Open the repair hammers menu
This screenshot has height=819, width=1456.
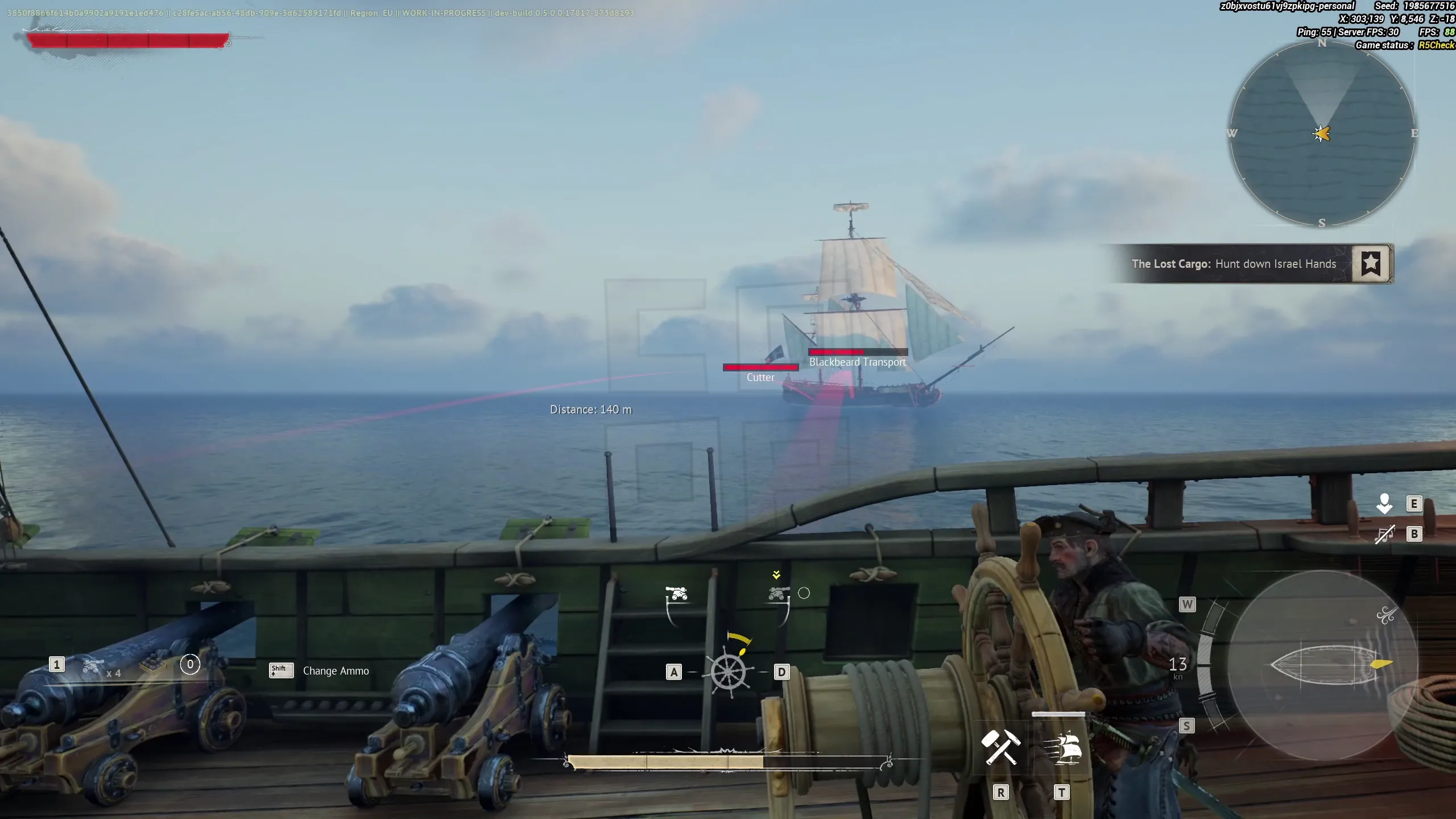pyautogui.click(x=1001, y=746)
